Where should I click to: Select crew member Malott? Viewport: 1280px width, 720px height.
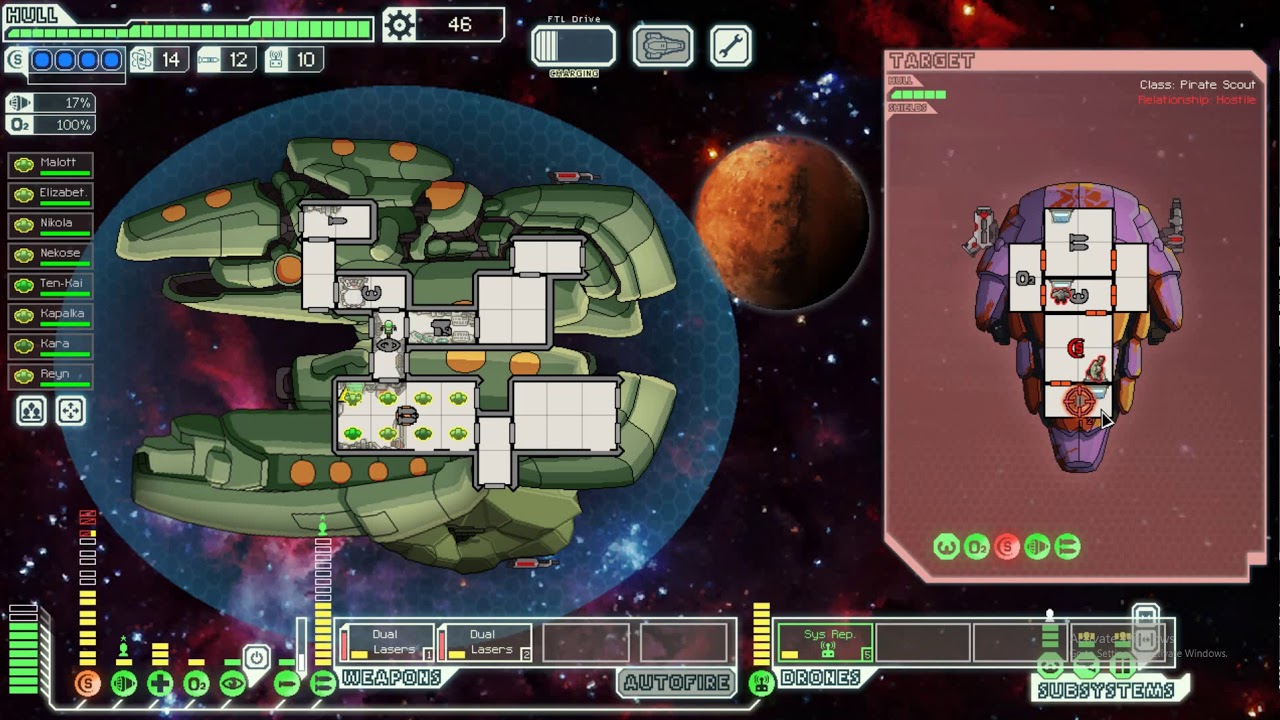click(x=51, y=163)
